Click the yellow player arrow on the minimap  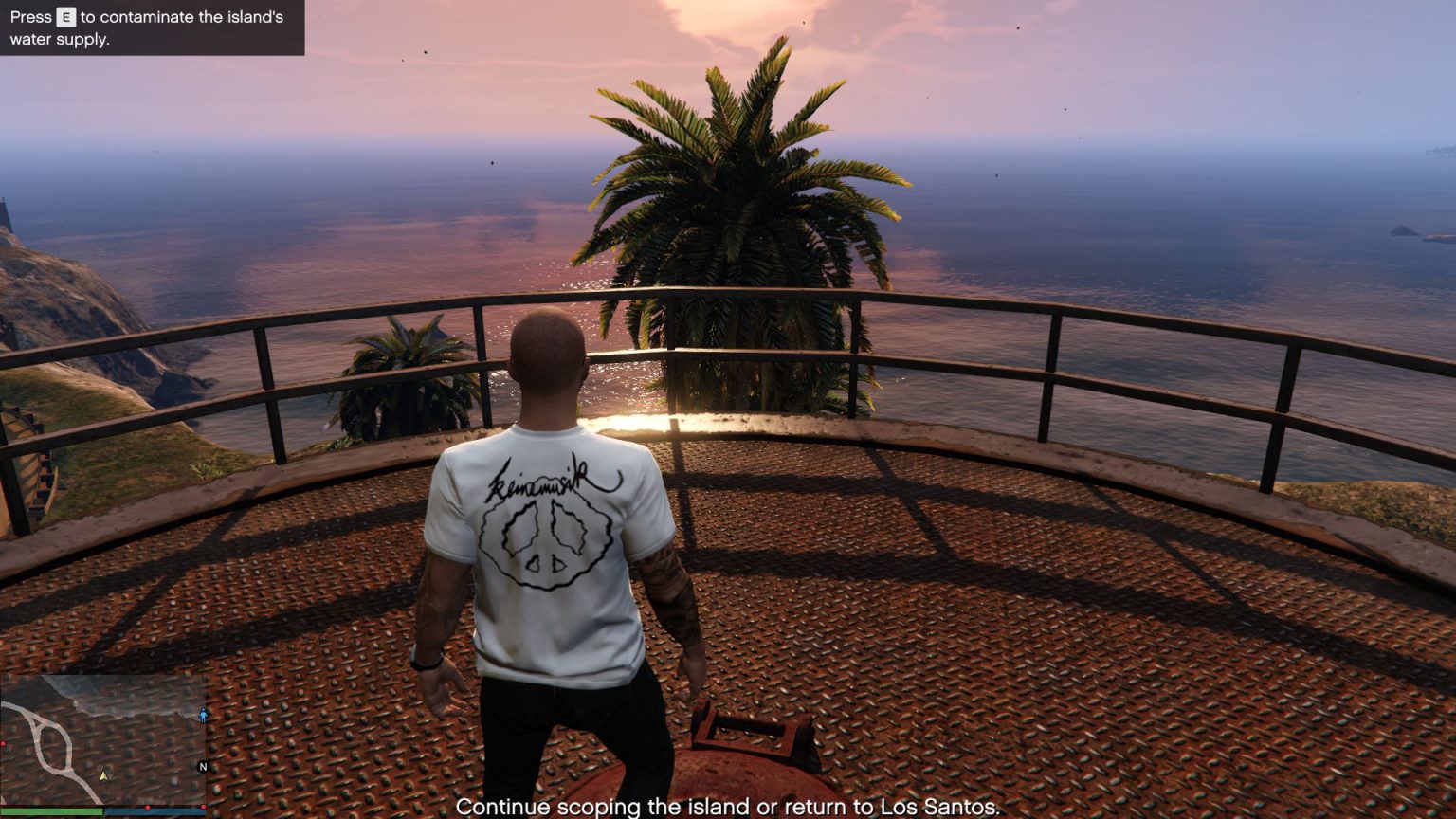pos(104,776)
